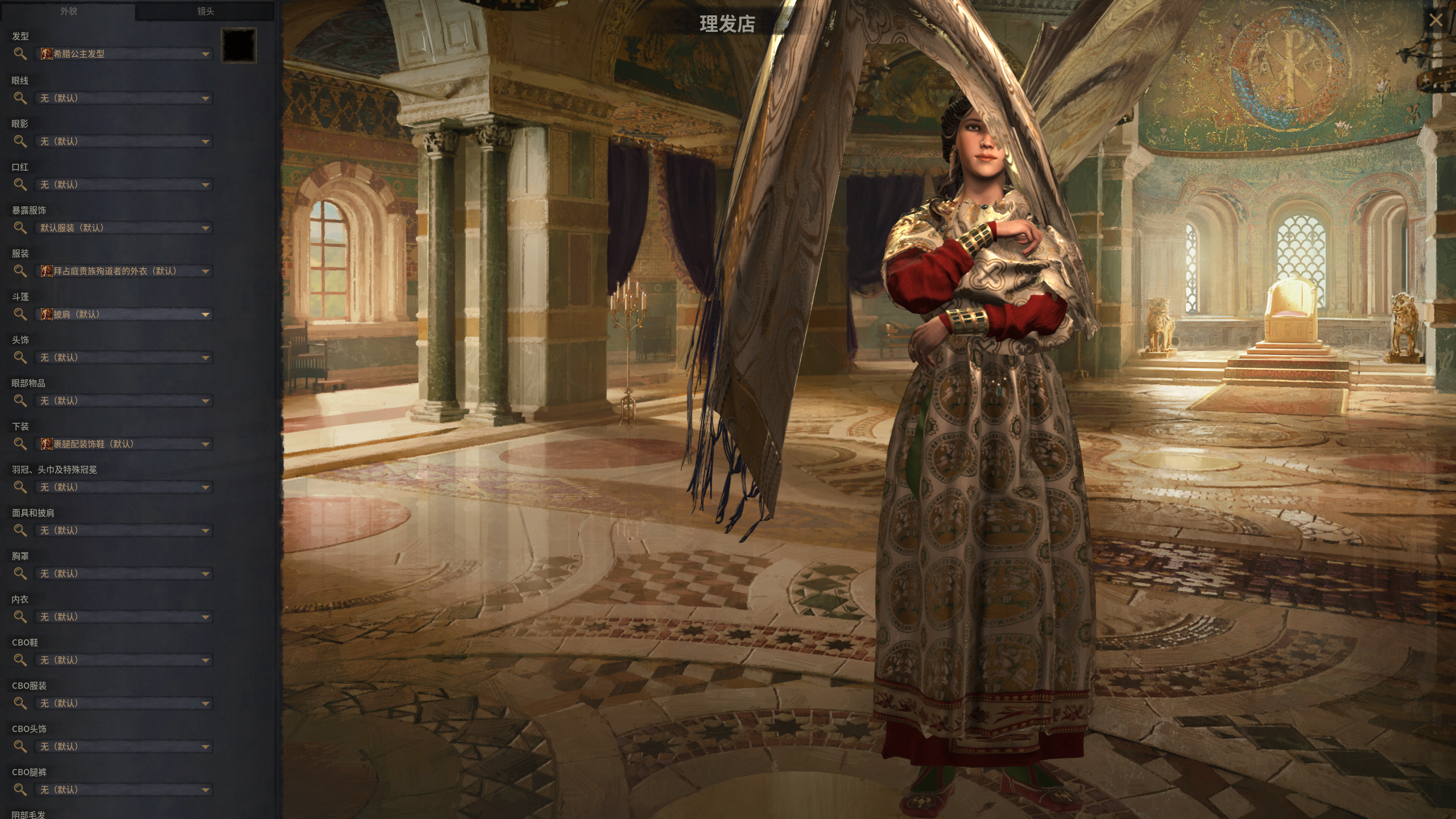
Task: Select the search icon beside 服装
Action: click(21, 271)
